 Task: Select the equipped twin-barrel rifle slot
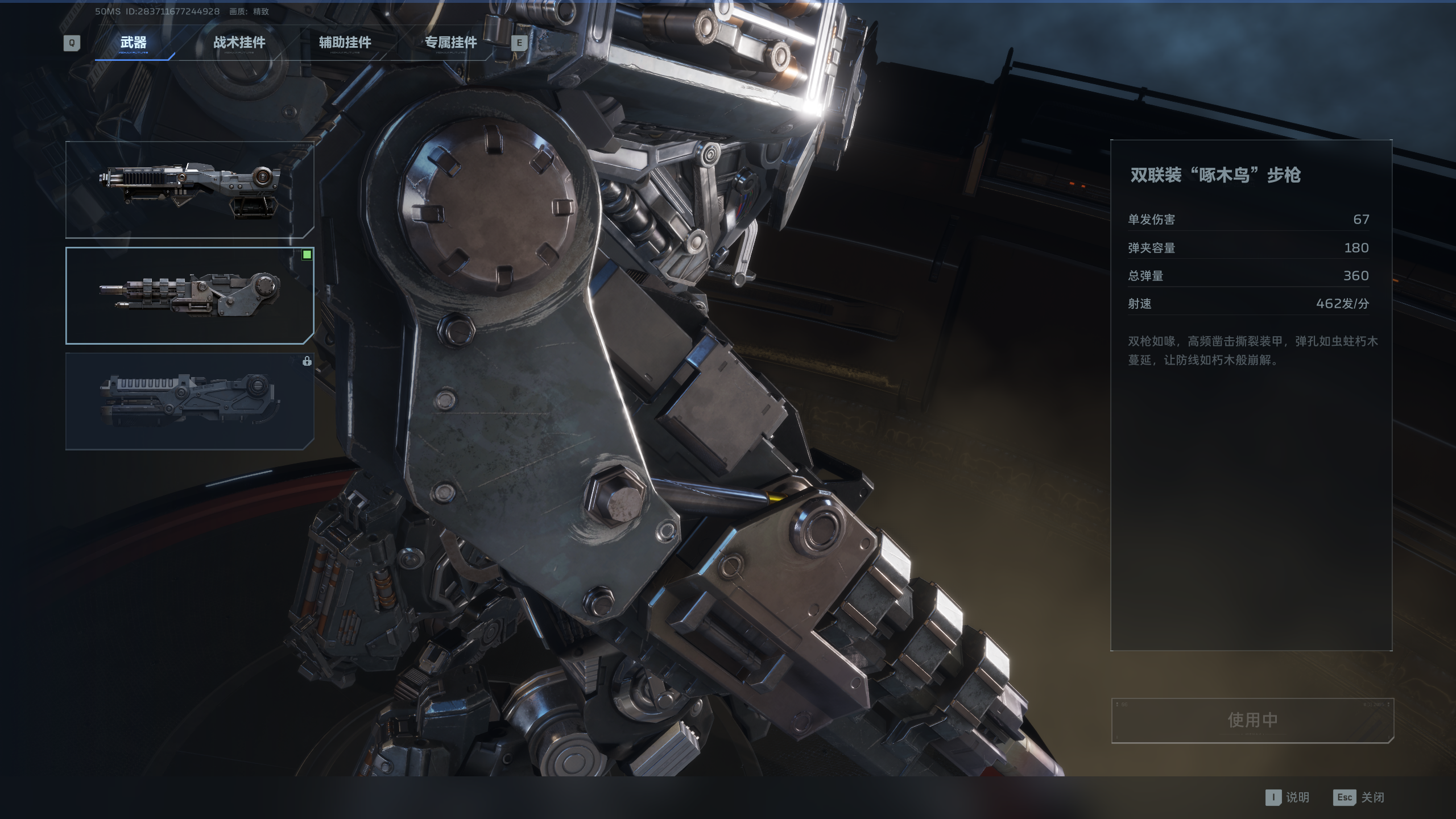[189, 295]
